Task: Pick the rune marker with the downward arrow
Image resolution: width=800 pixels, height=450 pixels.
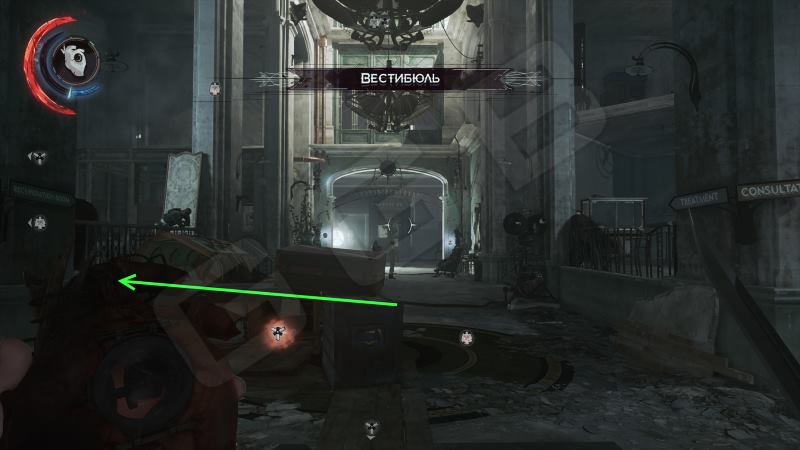Action: [371, 426]
